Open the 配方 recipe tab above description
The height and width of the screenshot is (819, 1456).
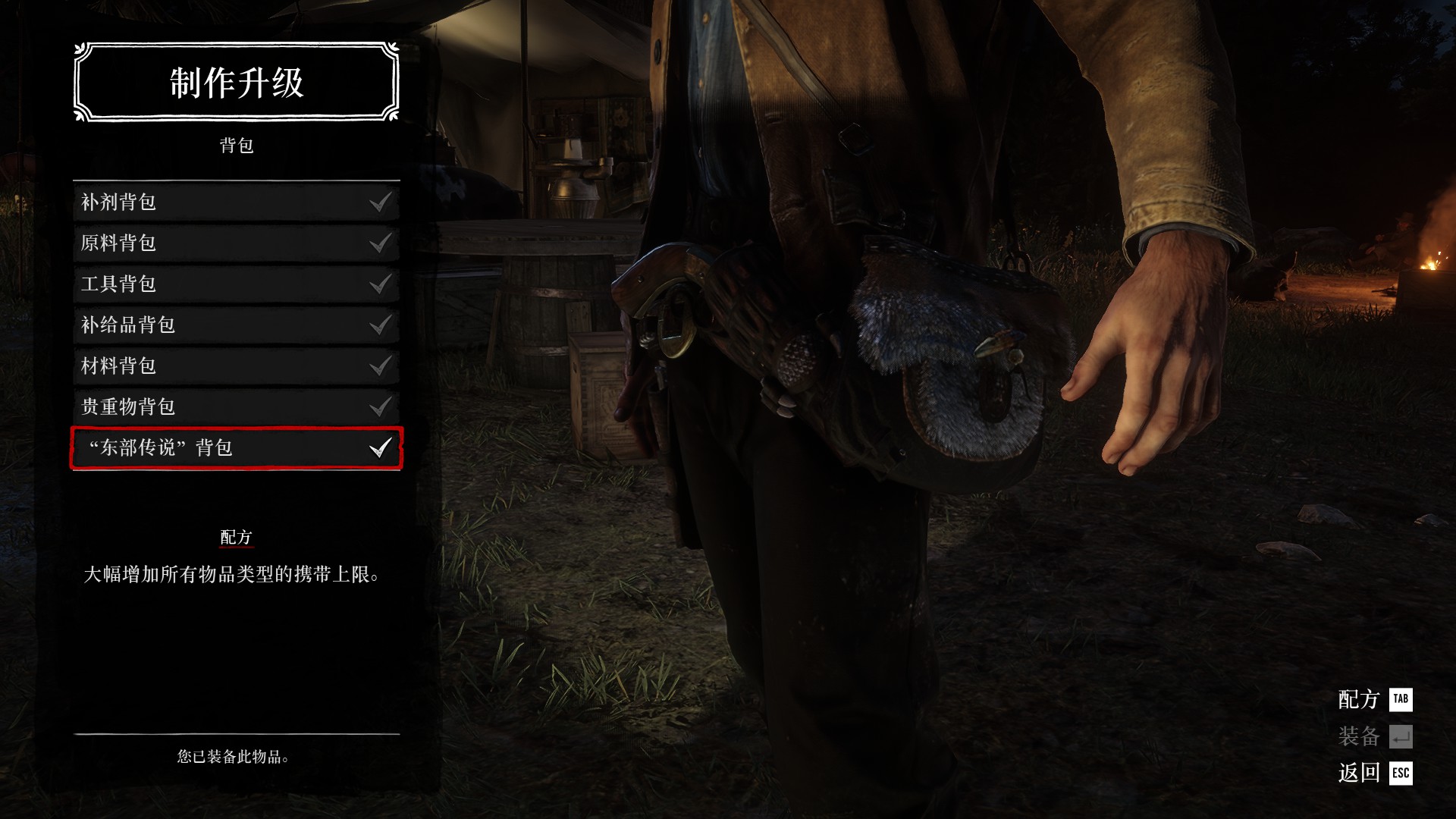pos(236,538)
